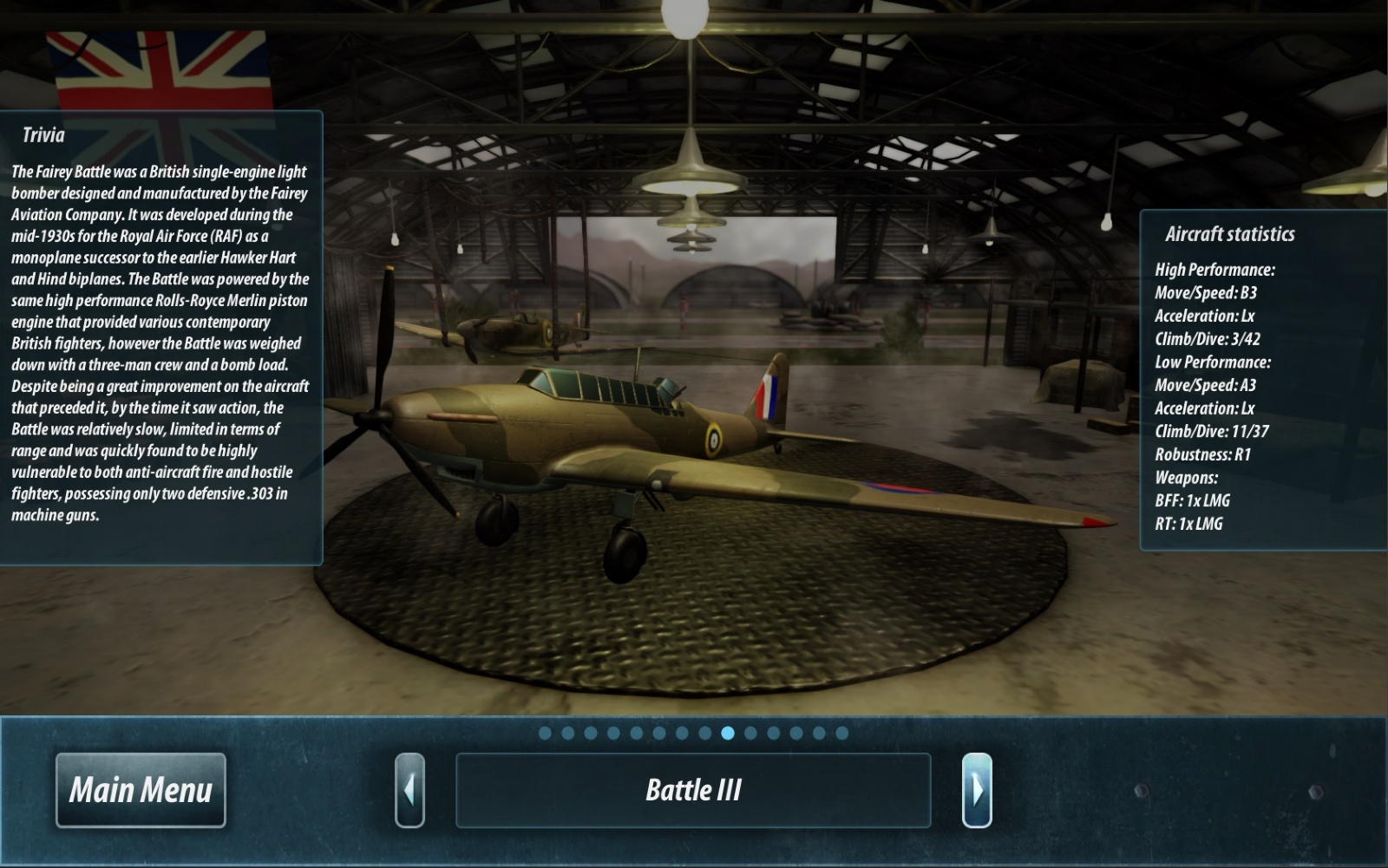Show the previous aircraft with left arrow
This screenshot has width=1388, height=868.
tap(409, 790)
